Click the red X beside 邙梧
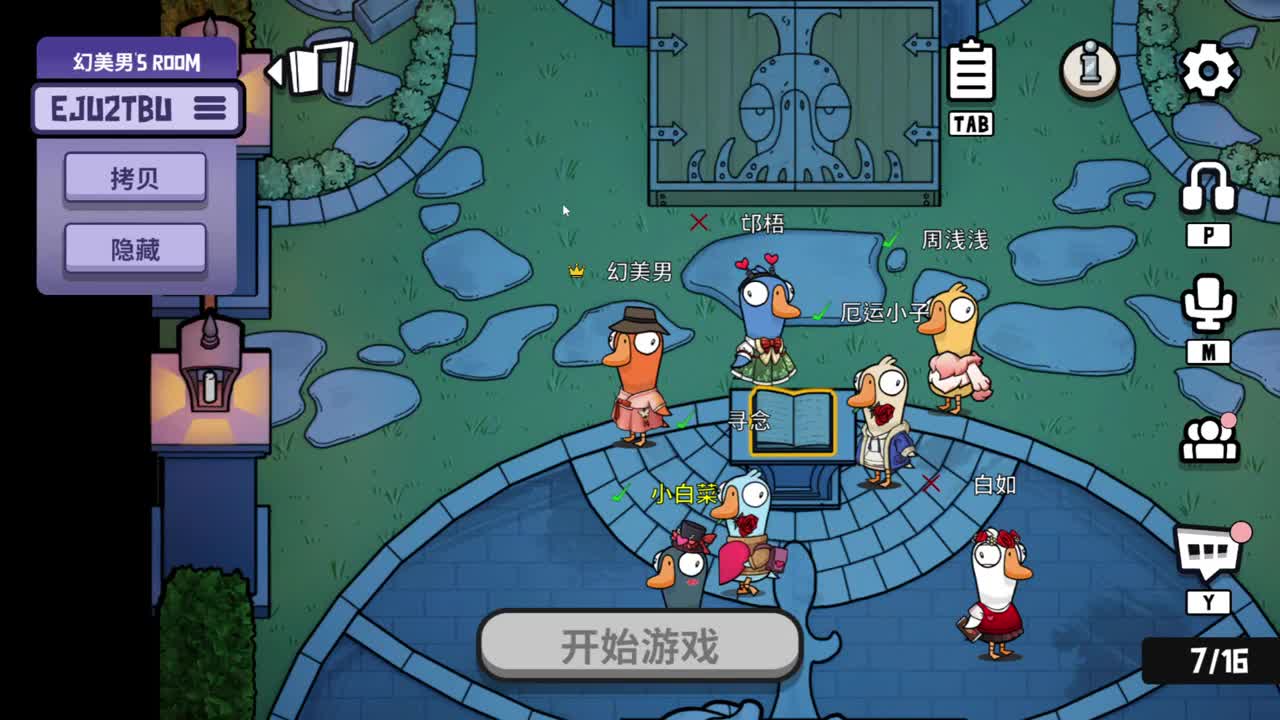The width and height of the screenshot is (1280, 720). point(700,224)
